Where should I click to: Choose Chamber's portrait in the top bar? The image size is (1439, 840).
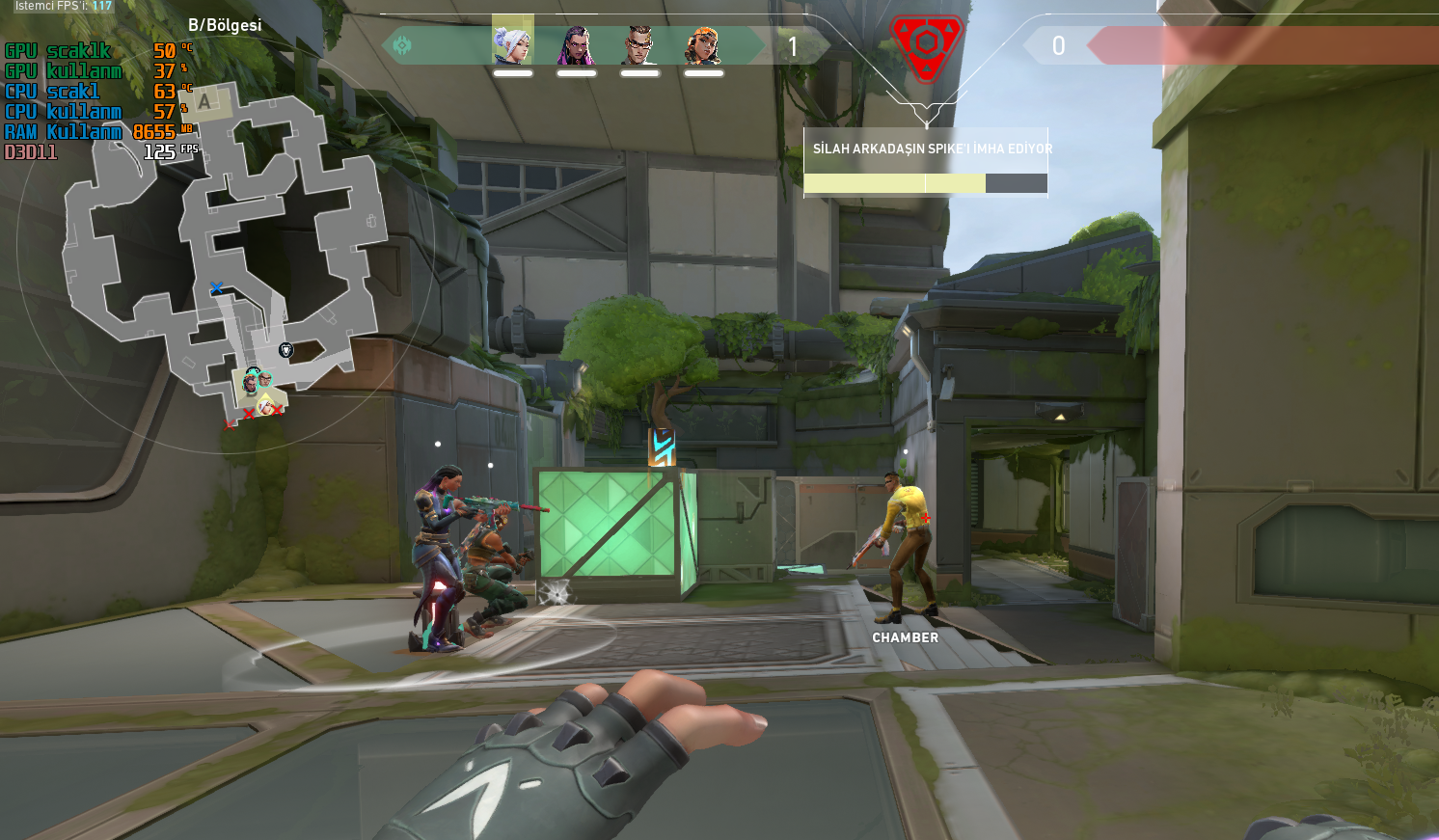click(639, 44)
